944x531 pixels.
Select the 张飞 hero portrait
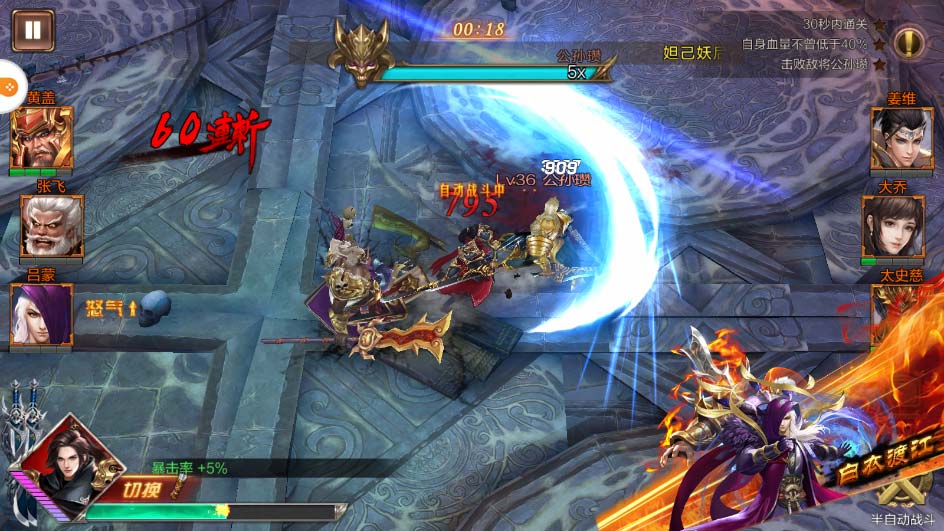(52, 226)
